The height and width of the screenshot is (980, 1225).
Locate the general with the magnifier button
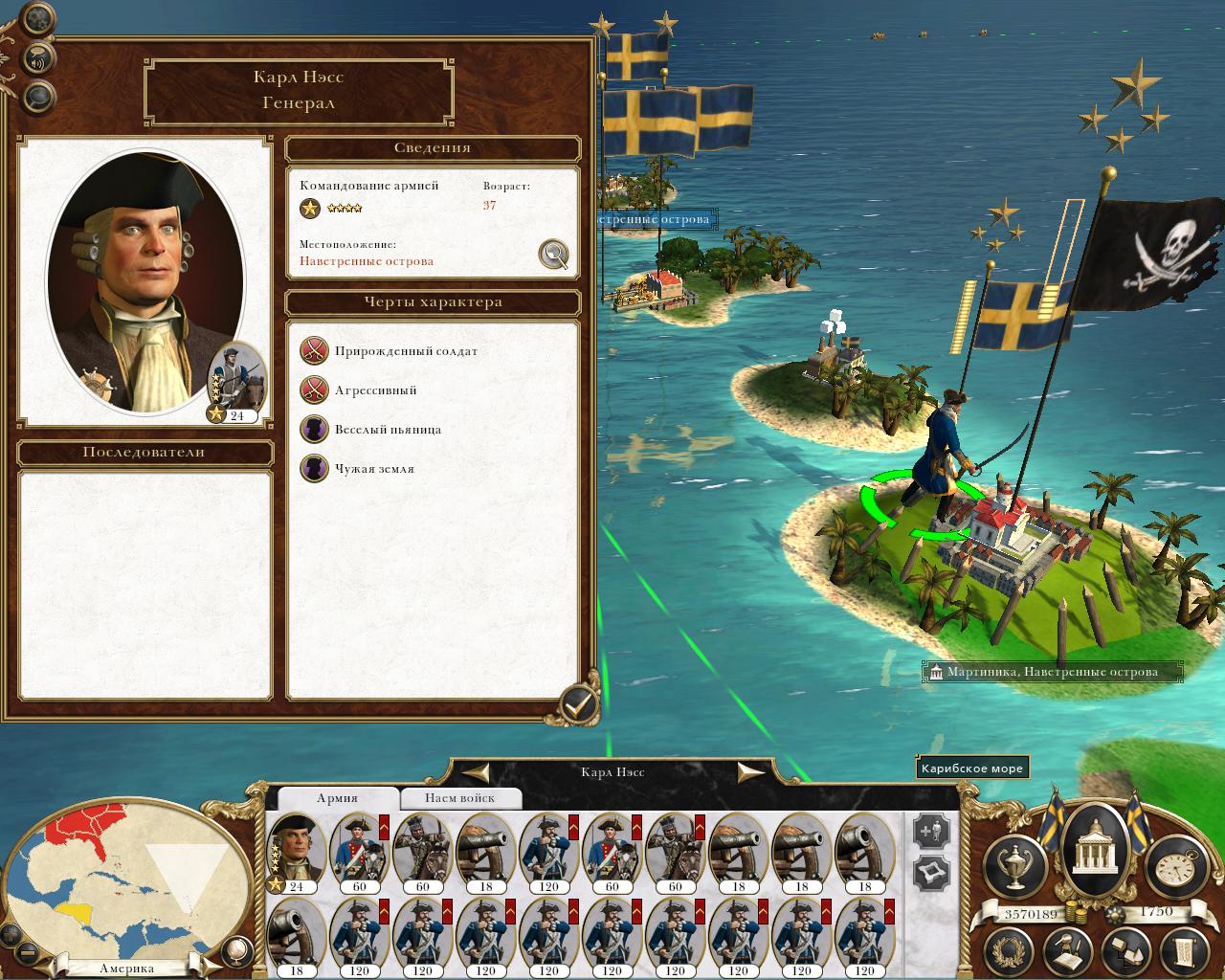[553, 254]
